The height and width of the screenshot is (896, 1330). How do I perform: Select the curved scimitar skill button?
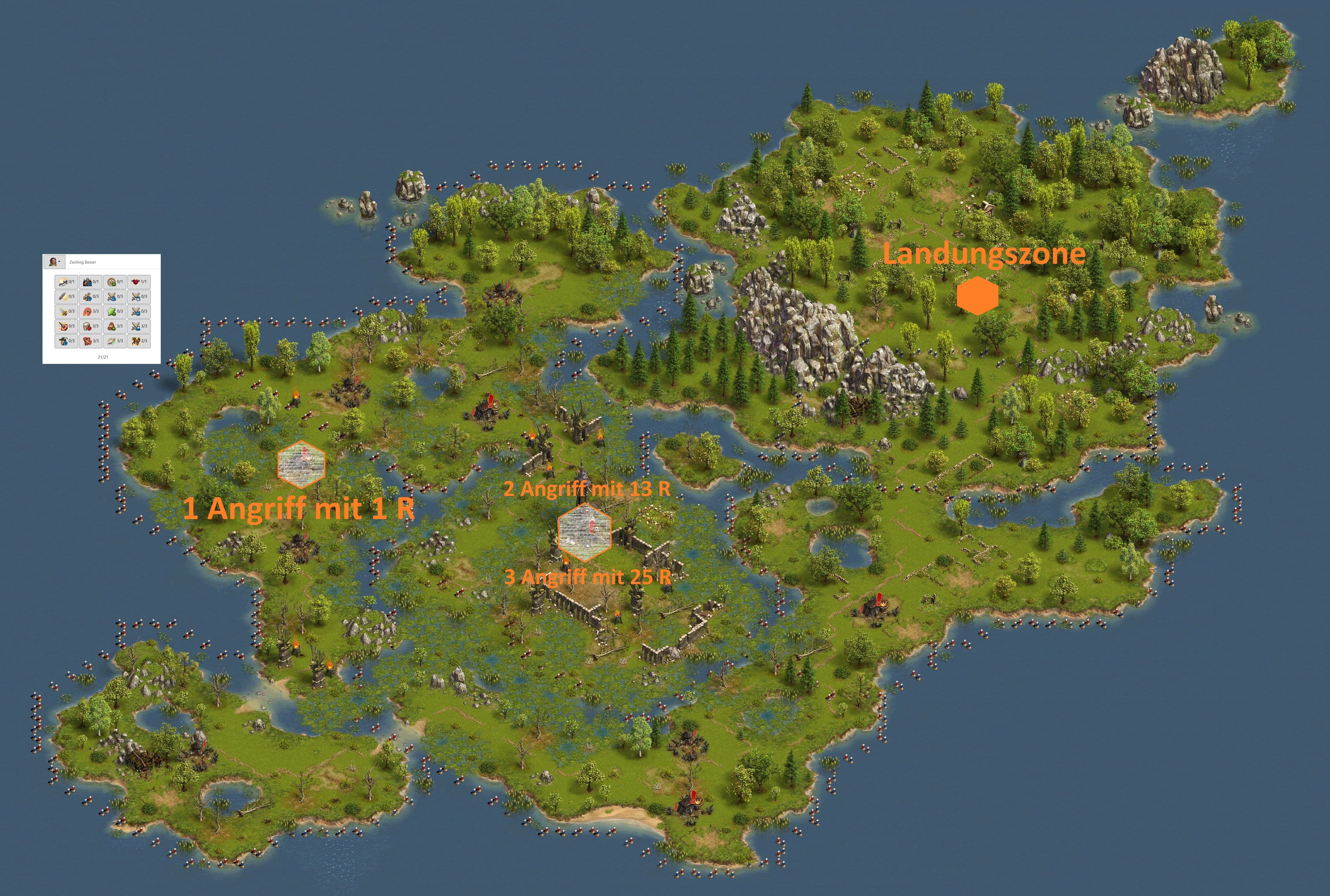tap(66, 282)
